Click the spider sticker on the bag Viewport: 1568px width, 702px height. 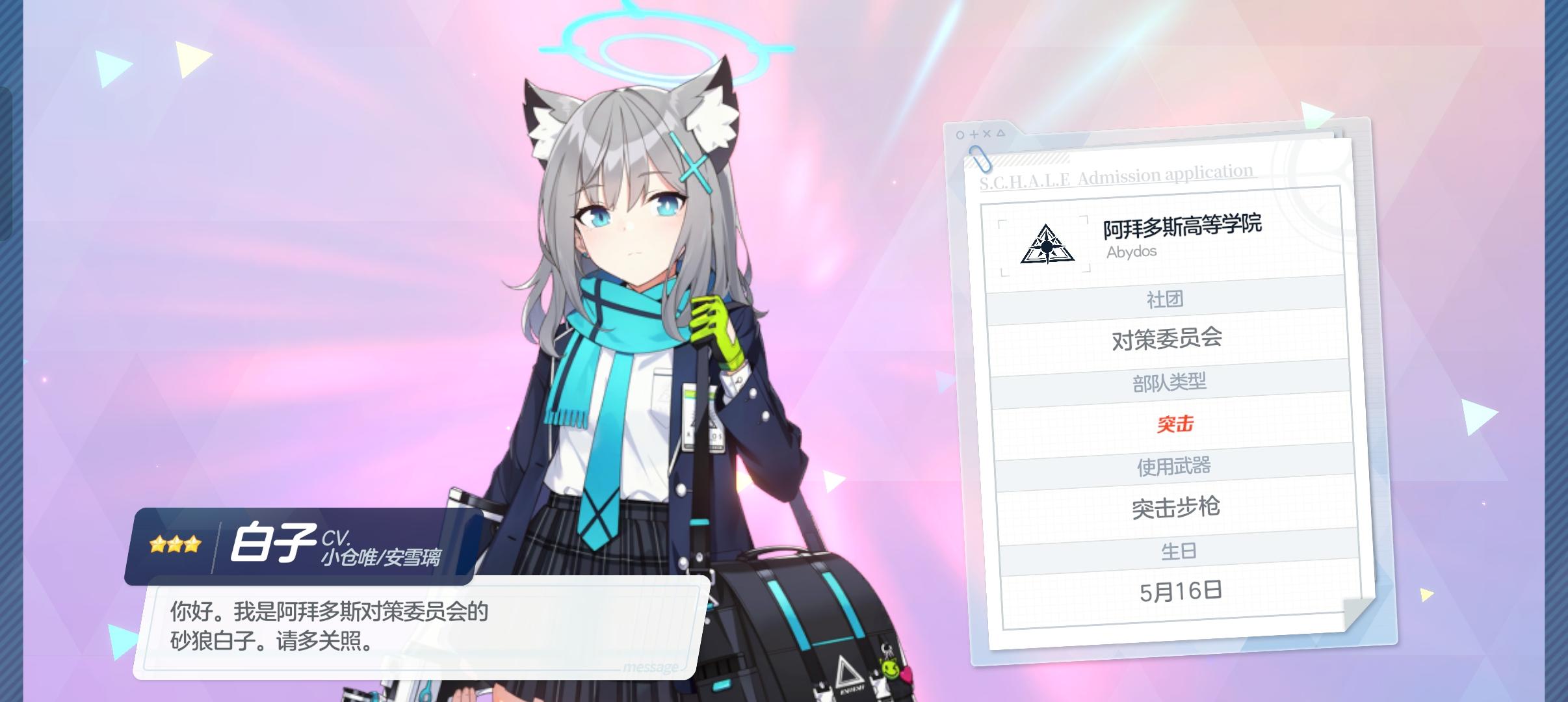[887, 649]
